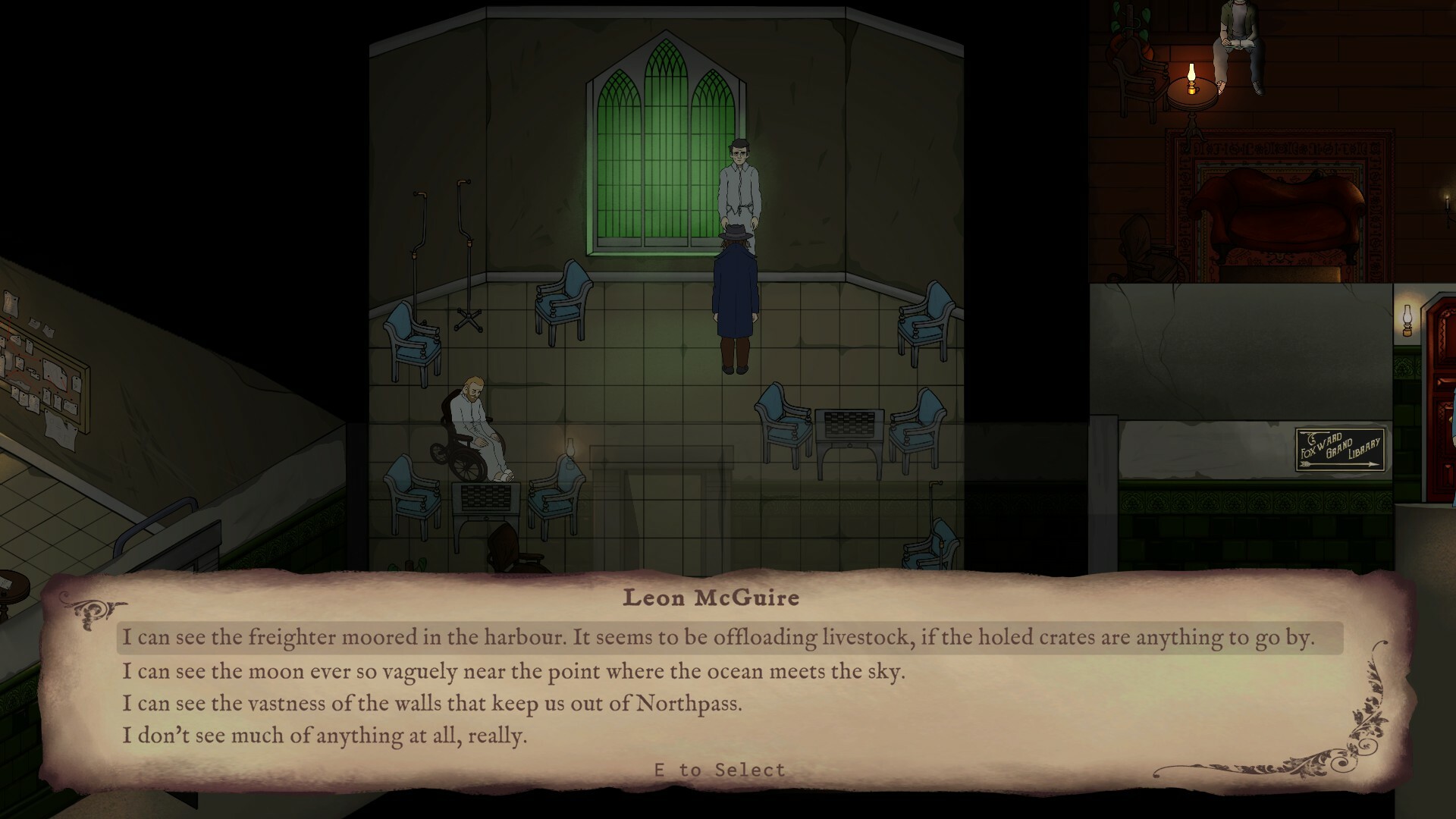
Task: Click the red couch in the upper room
Action: click(x=1274, y=220)
